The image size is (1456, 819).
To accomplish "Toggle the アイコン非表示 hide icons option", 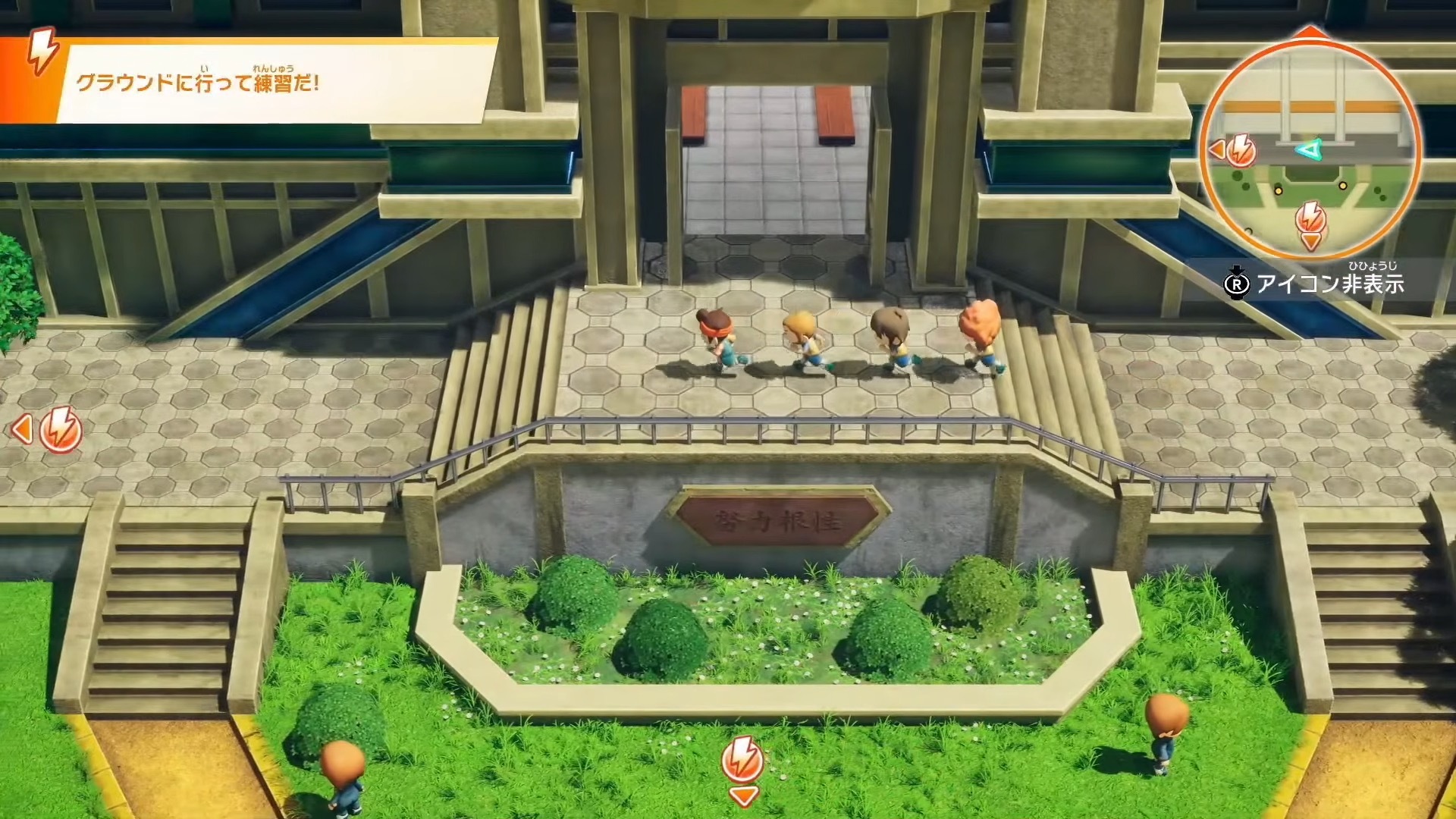I will click(1316, 284).
